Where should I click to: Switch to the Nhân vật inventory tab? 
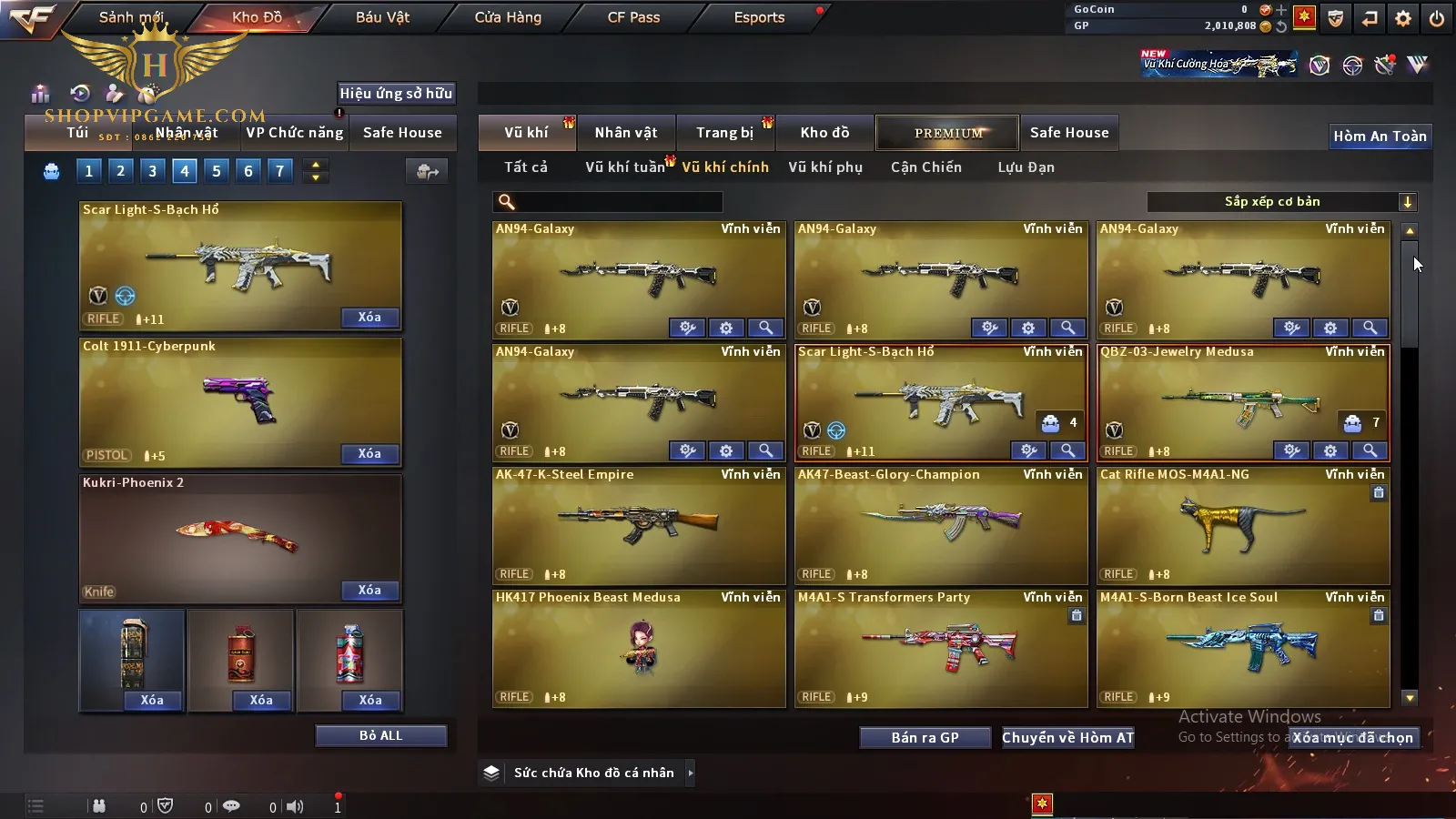[626, 133]
